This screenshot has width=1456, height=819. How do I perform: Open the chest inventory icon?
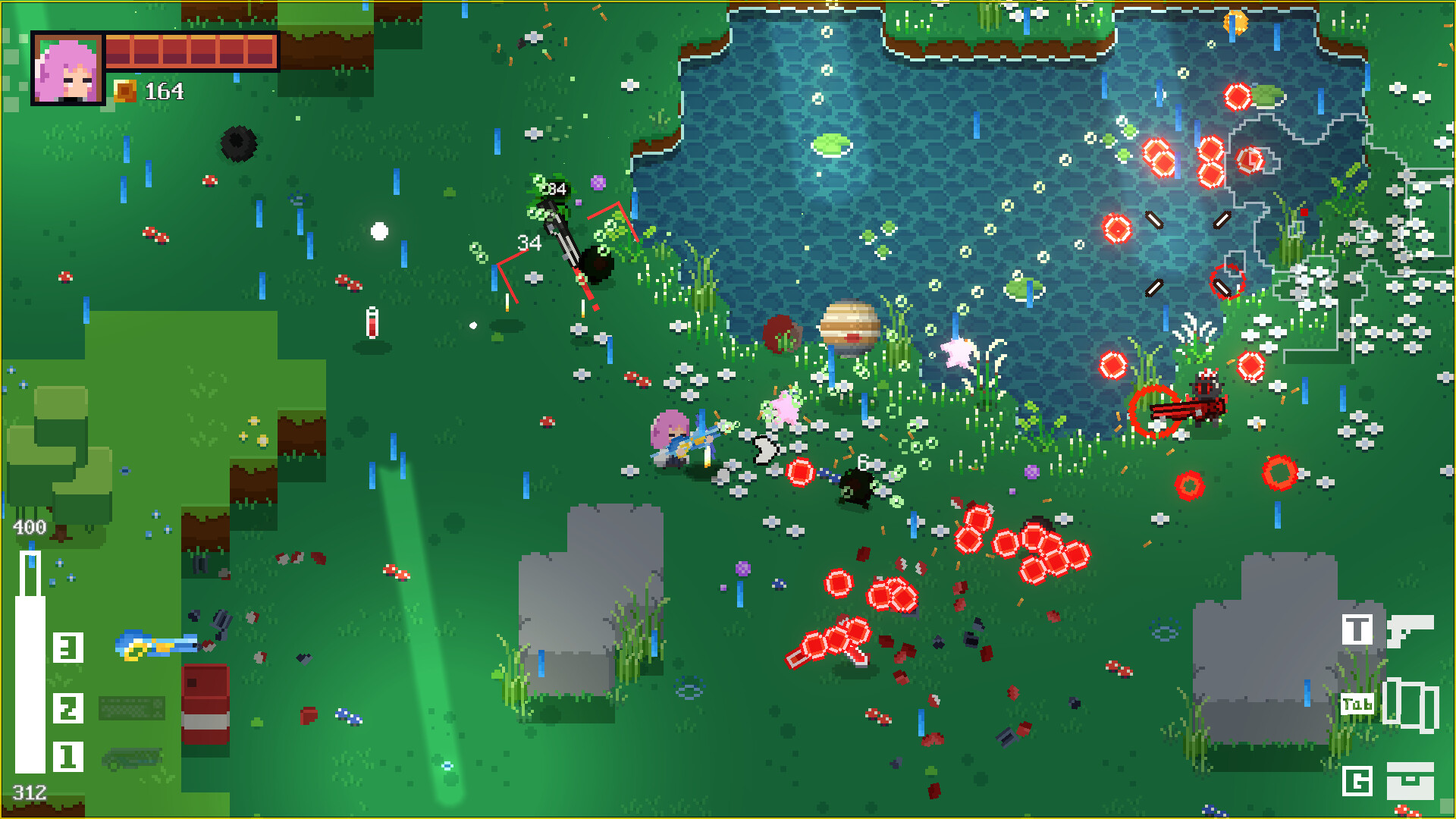pyautogui.click(x=1410, y=780)
